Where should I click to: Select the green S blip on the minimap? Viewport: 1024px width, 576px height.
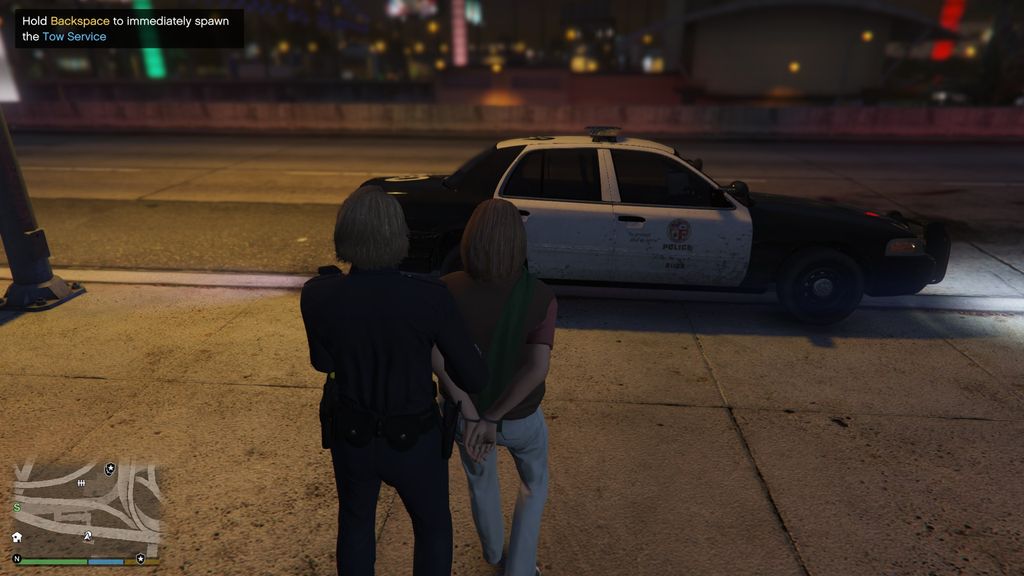pos(17,508)
